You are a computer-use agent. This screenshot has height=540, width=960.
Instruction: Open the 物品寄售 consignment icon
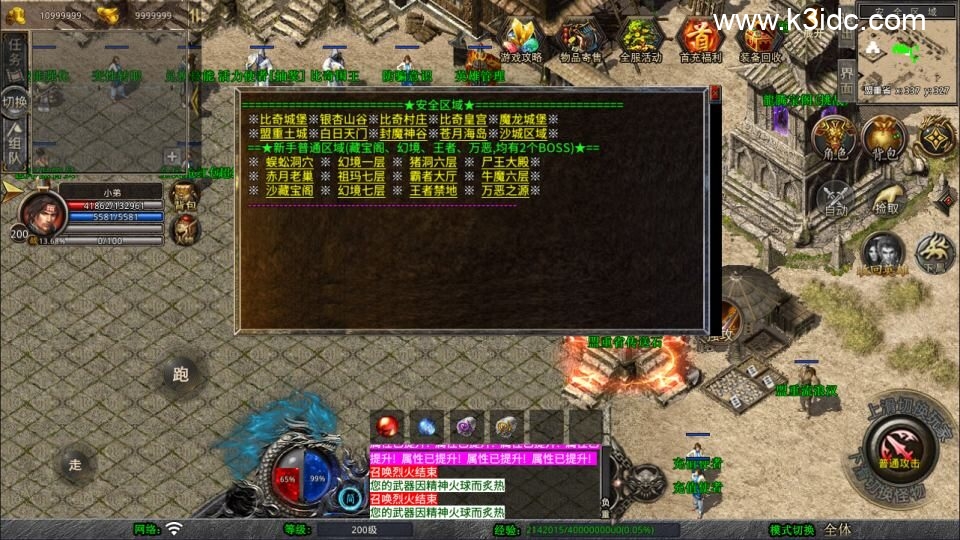580,40
